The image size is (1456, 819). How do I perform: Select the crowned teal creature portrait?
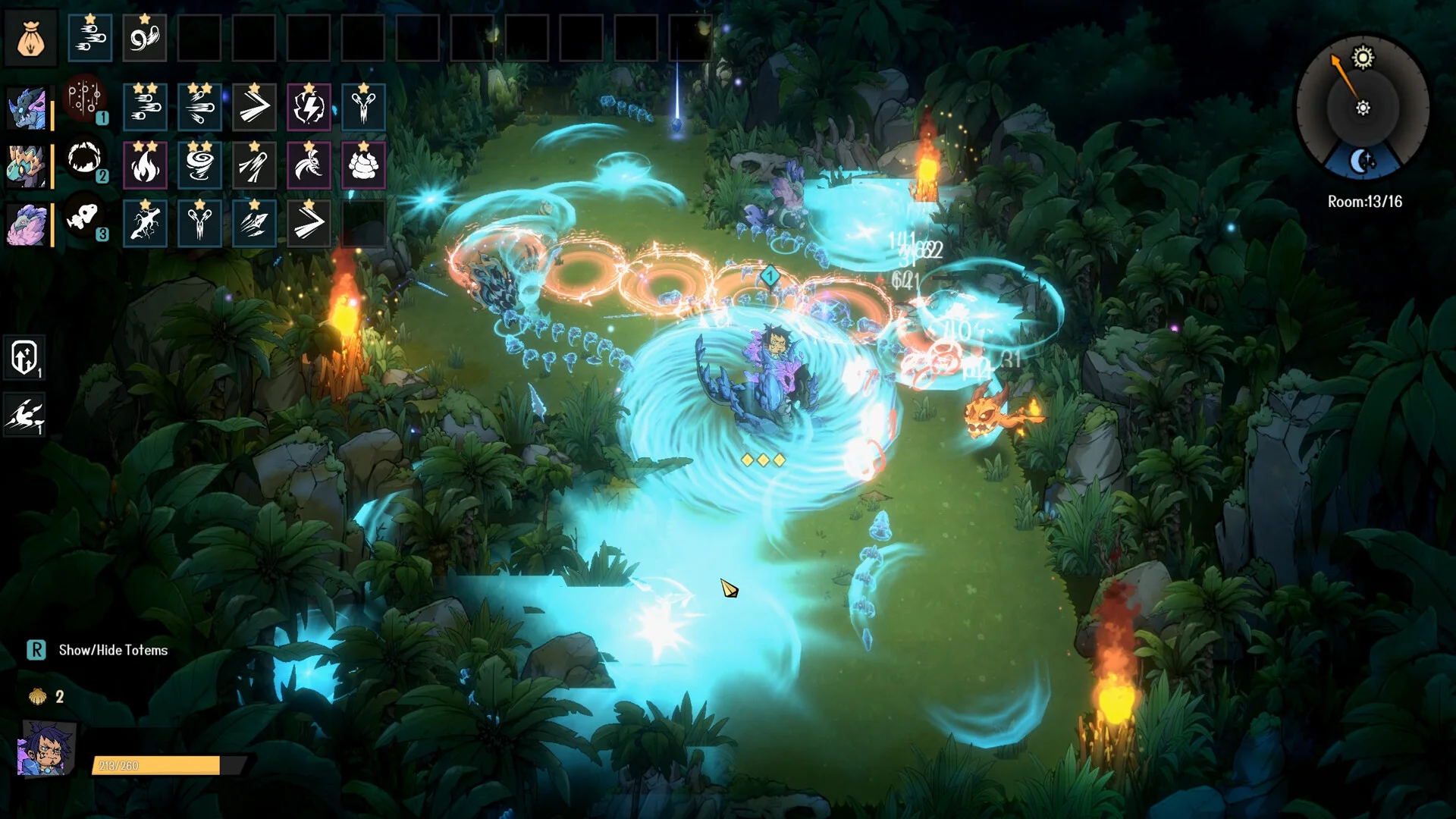(27, 165)
